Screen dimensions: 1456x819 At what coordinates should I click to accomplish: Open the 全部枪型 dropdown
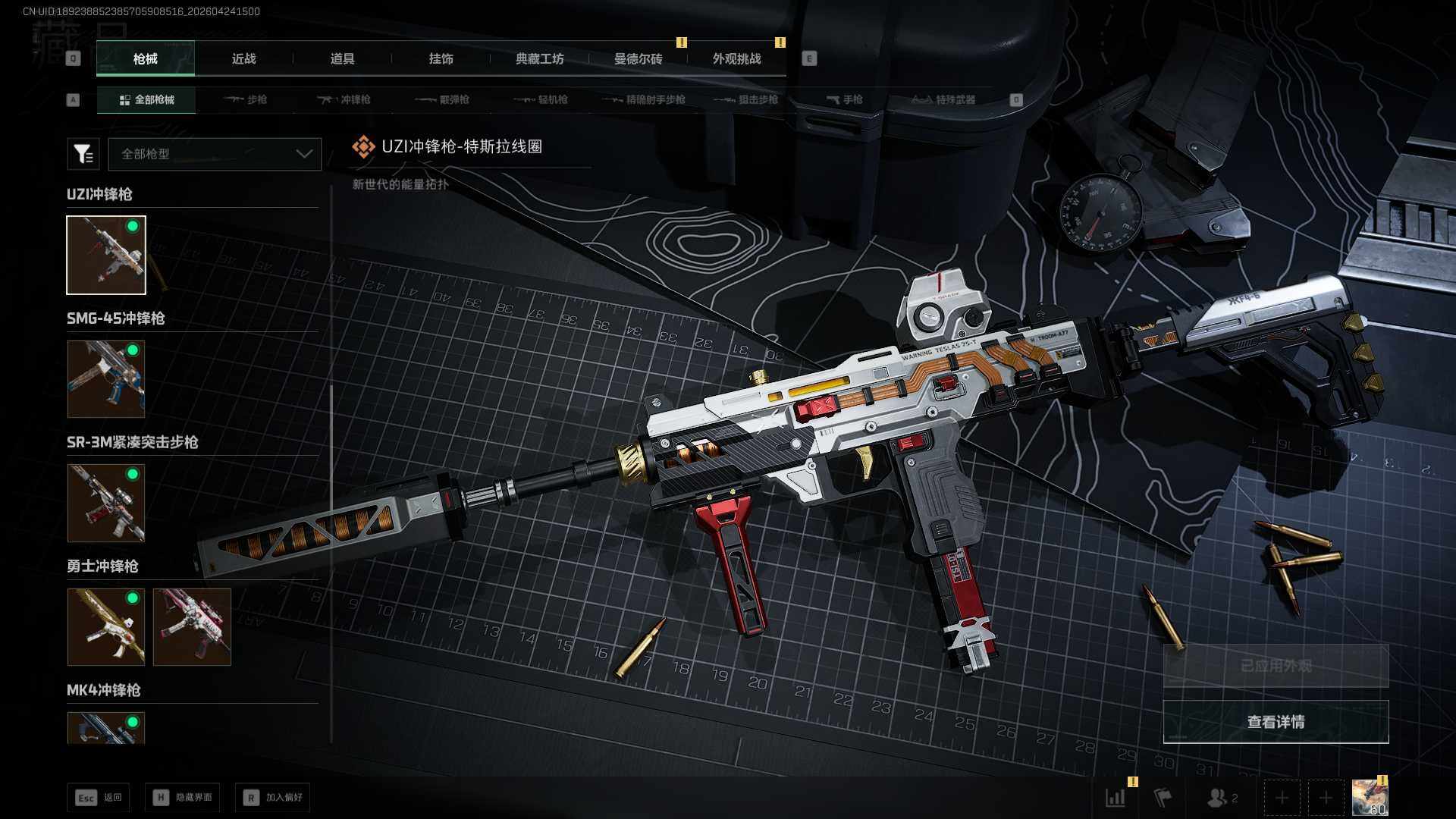(x=215, y=154)
